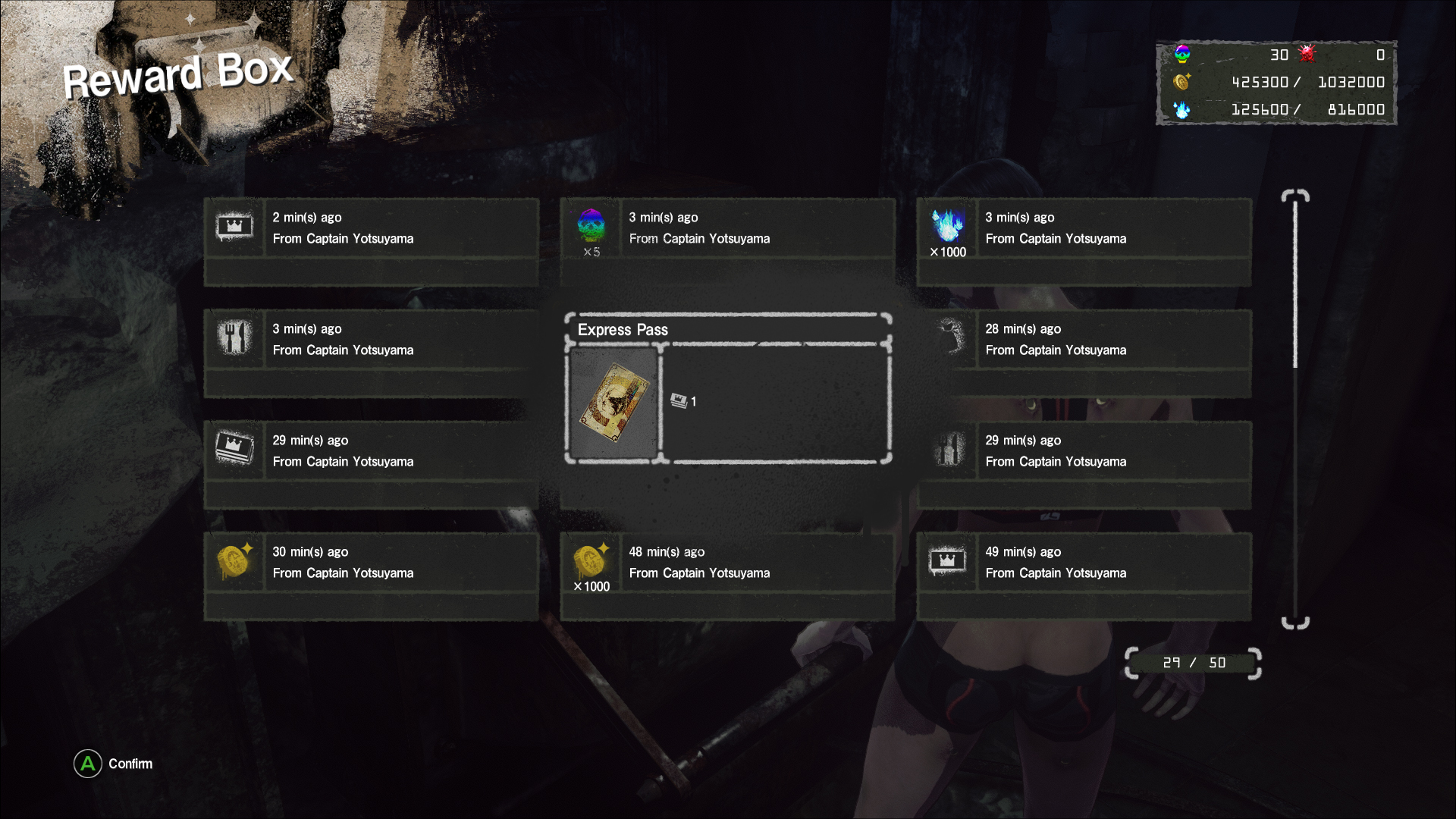The image size is (1456, 819).
Task: Click the gold coin icon showing 425300
Action: [x=1181, y=82]
